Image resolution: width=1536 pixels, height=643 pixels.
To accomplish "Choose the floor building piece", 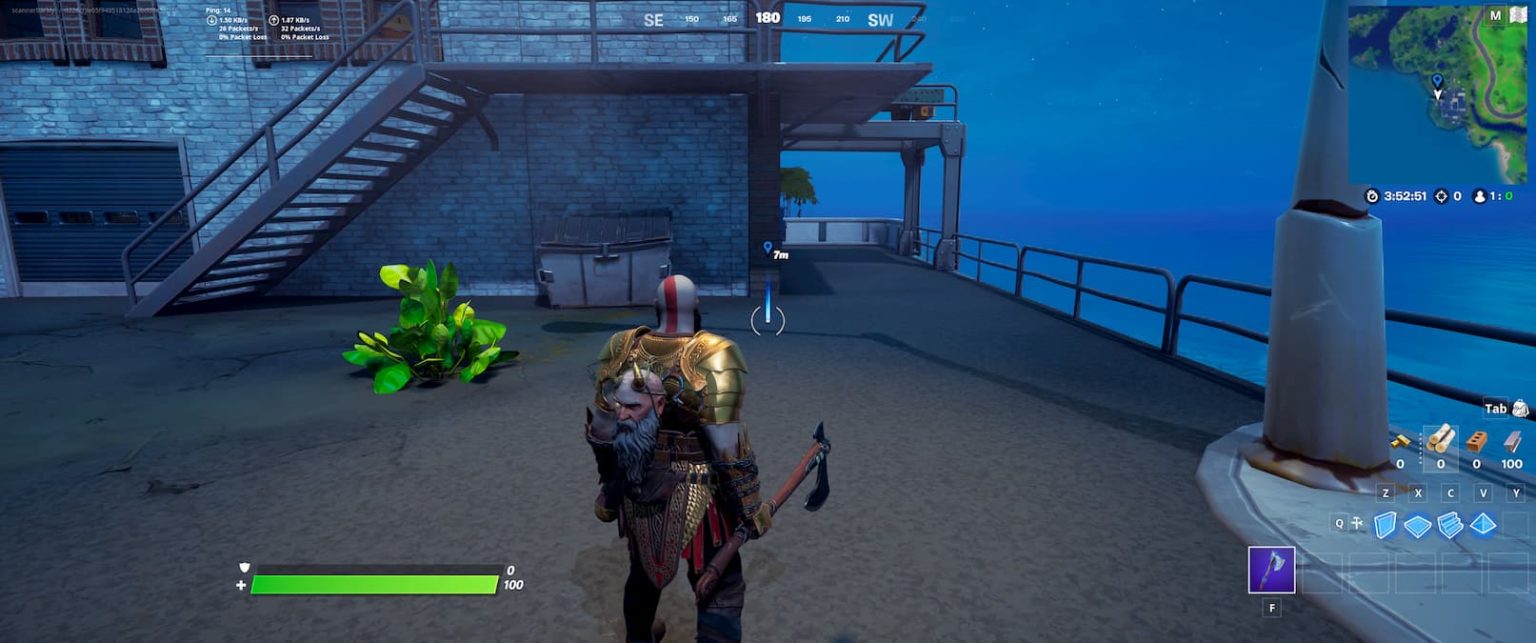I will pos(1417,525).
